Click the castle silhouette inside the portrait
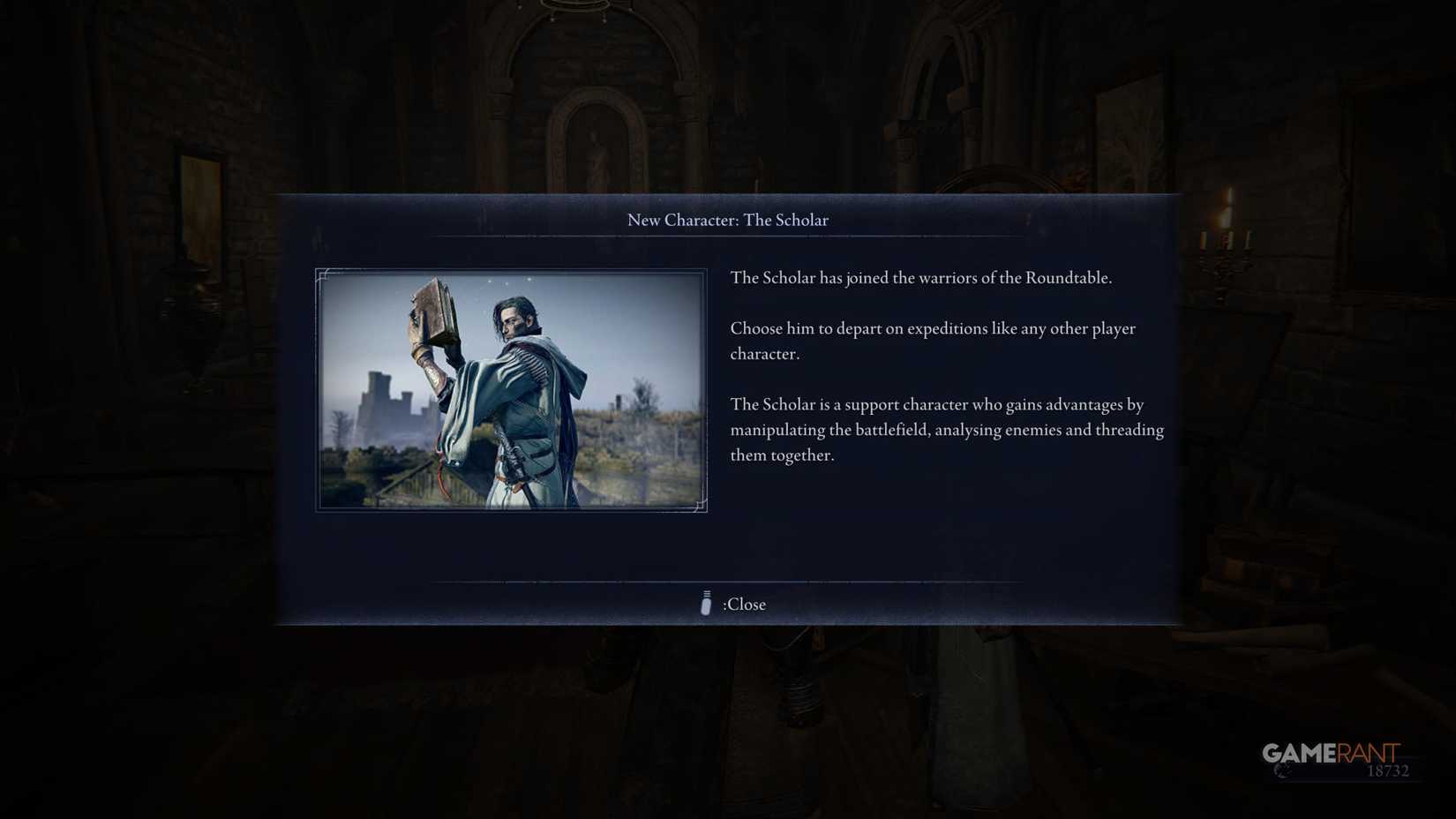The width and height of the screenshot is (1456, 819). (x=377, y=397)
